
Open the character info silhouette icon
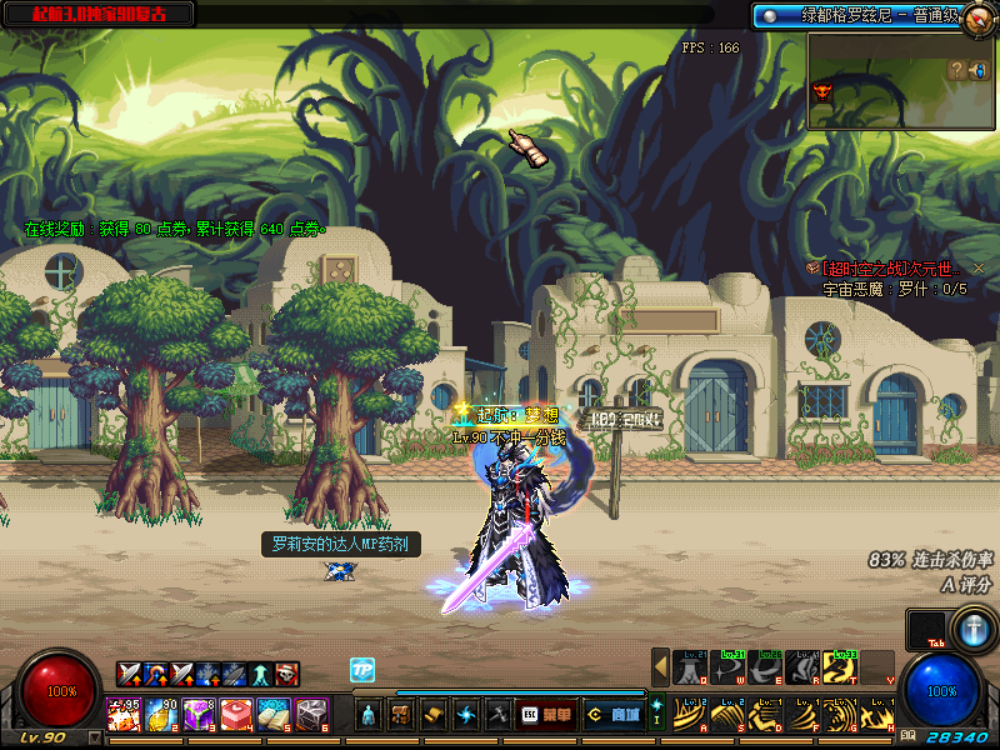coord(370,714)
